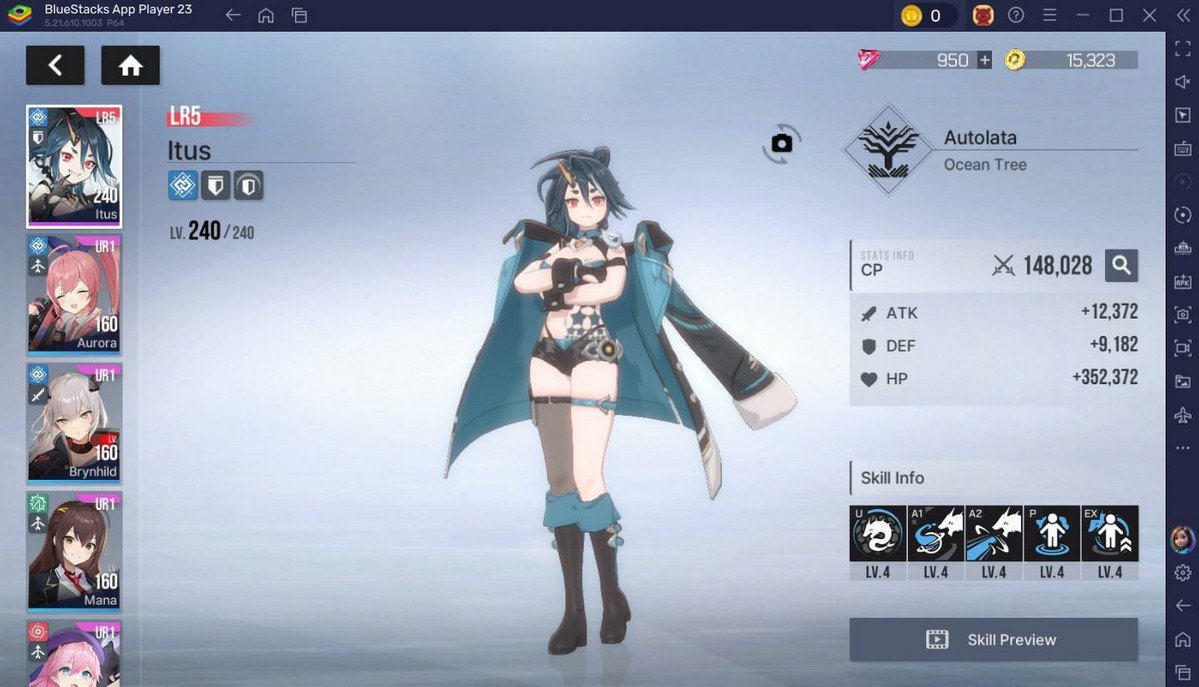Select the EX skill icon
This screenshot has width=1199, height=687.
(x=1109, y=533)
